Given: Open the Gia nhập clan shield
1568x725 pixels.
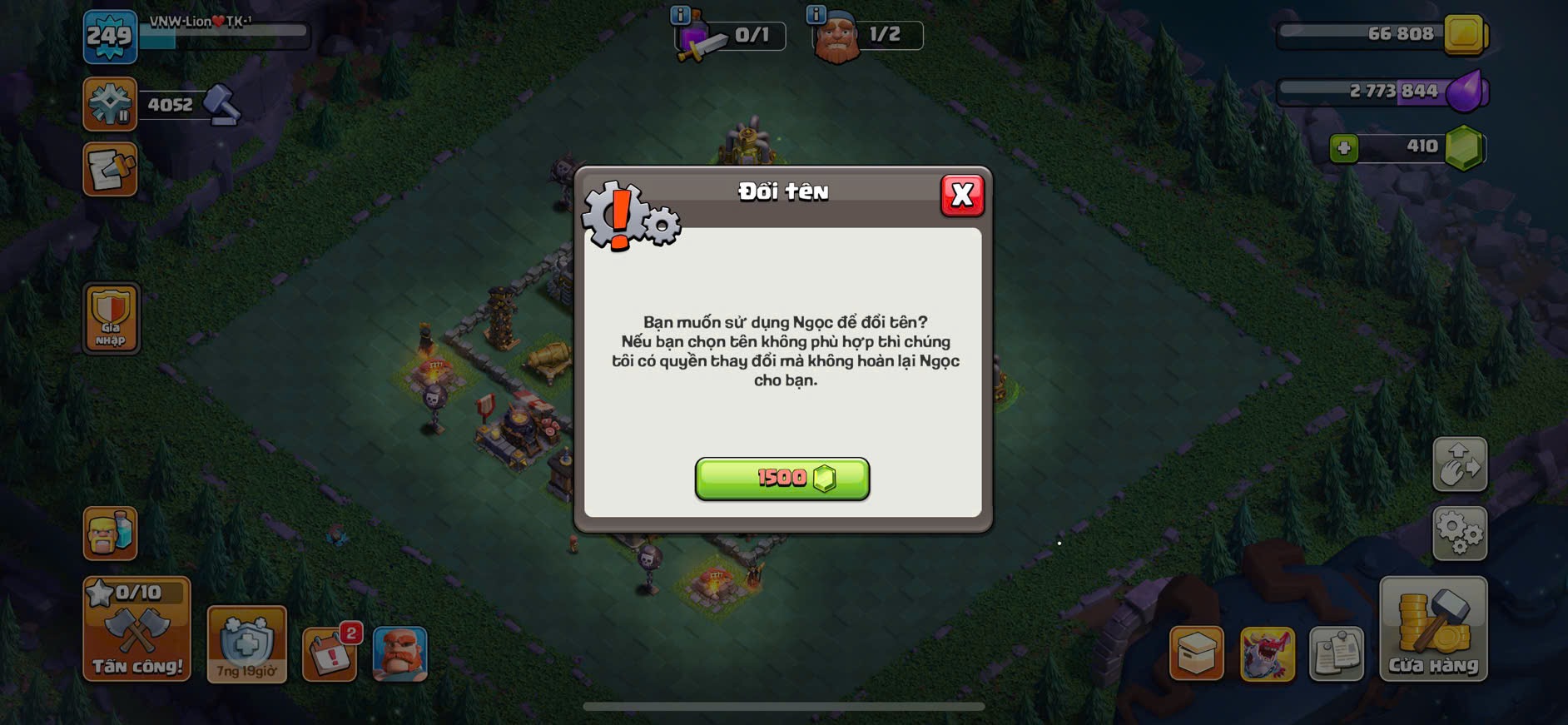Looking at the screenshot, I should click(x=111, y=318).
